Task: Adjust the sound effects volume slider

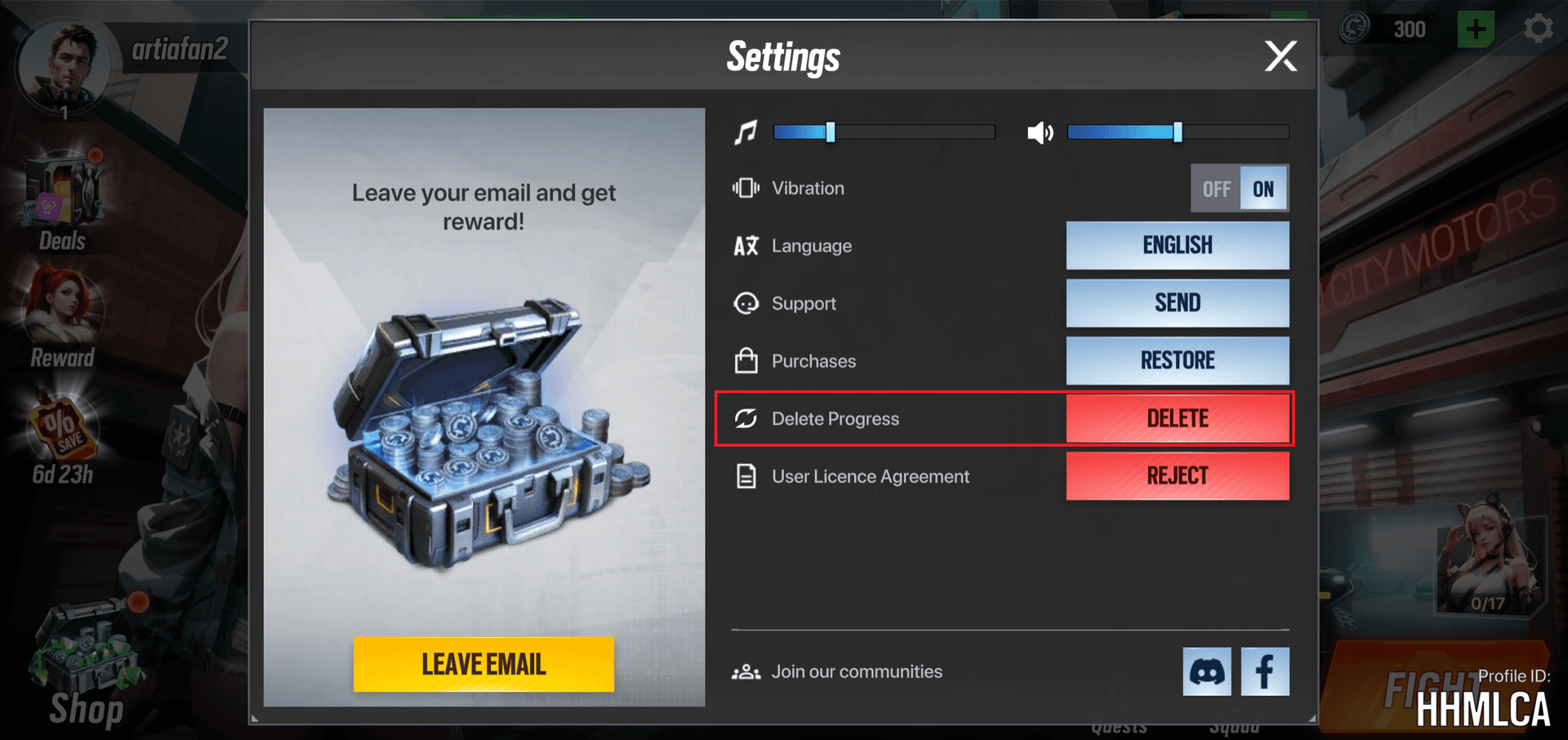Action: 1177,132
